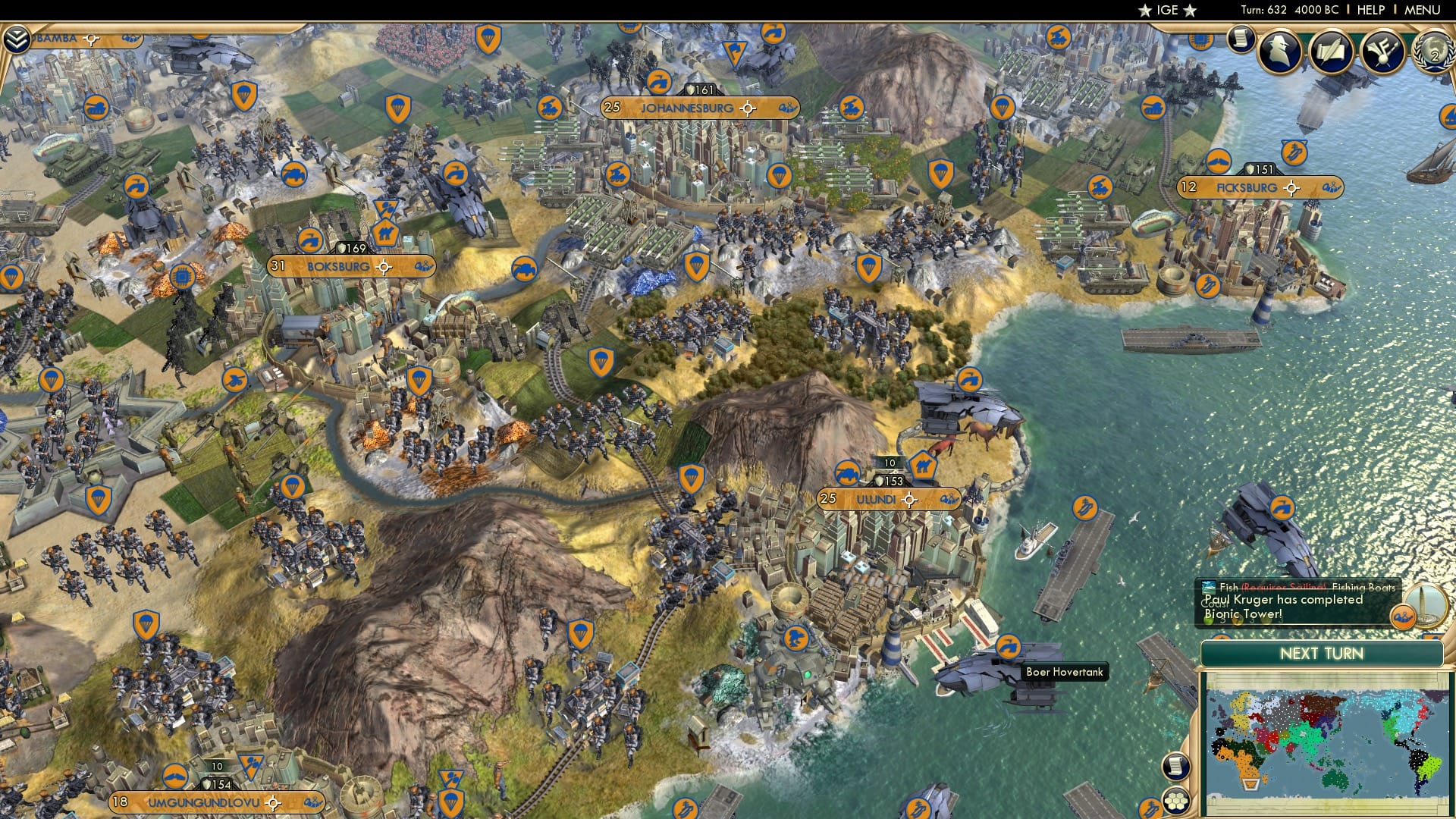The image size is (1456, 819).
Task: Open the notification log scroll beside the minimap
Action: (x=1176, y=767)
